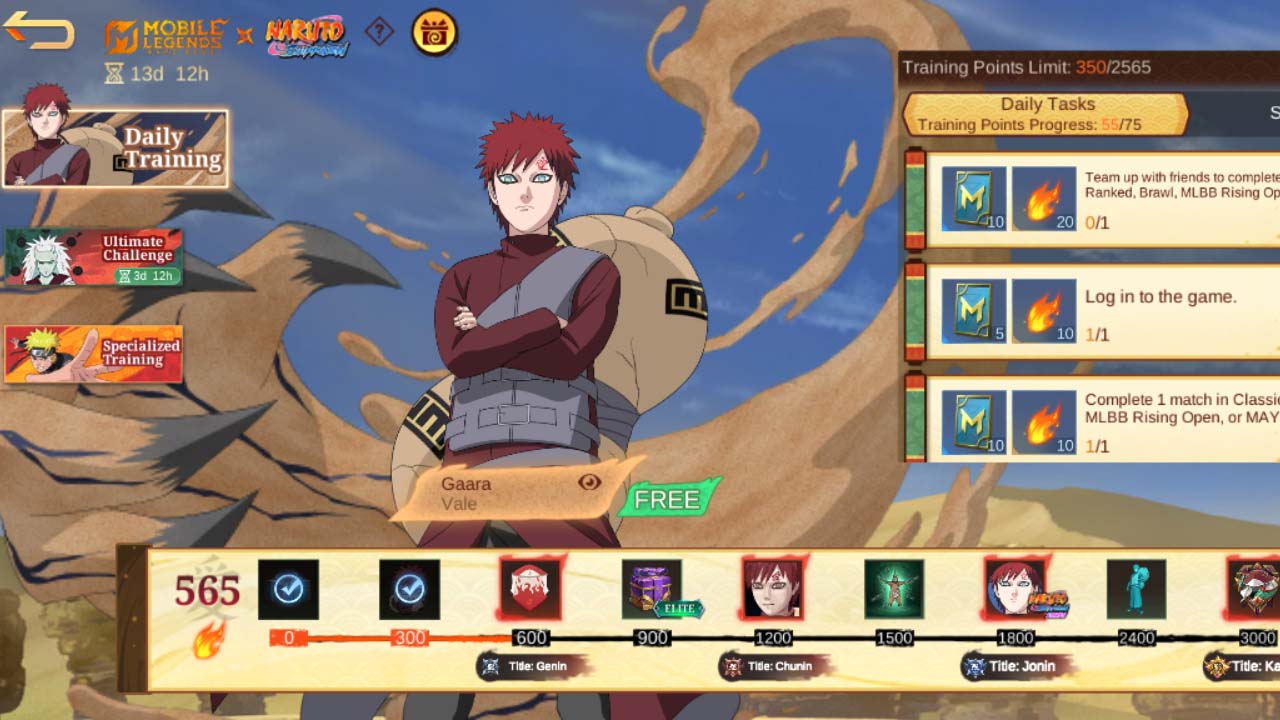Claim the completed 300-point checkmark reward

(x=410, y=589)
